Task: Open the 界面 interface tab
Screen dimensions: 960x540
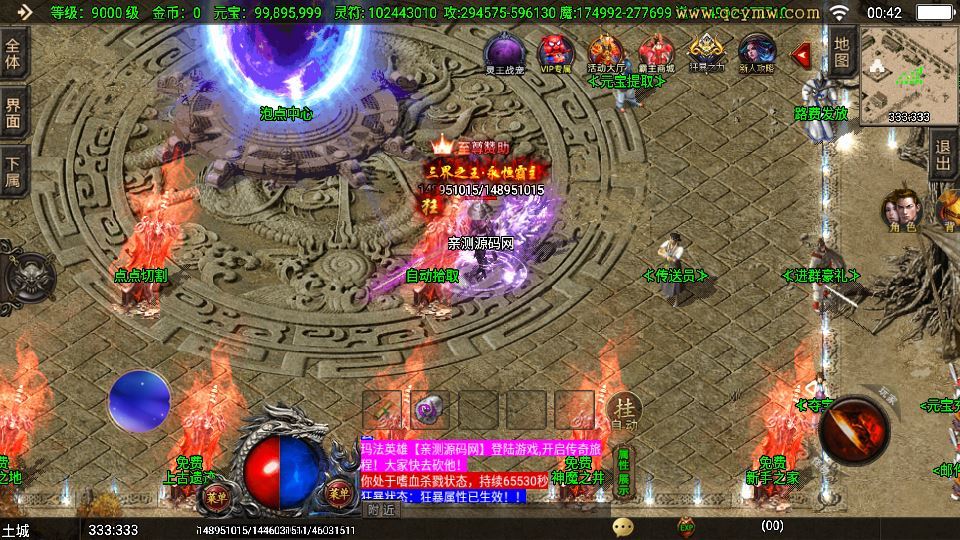Action: 13,112
